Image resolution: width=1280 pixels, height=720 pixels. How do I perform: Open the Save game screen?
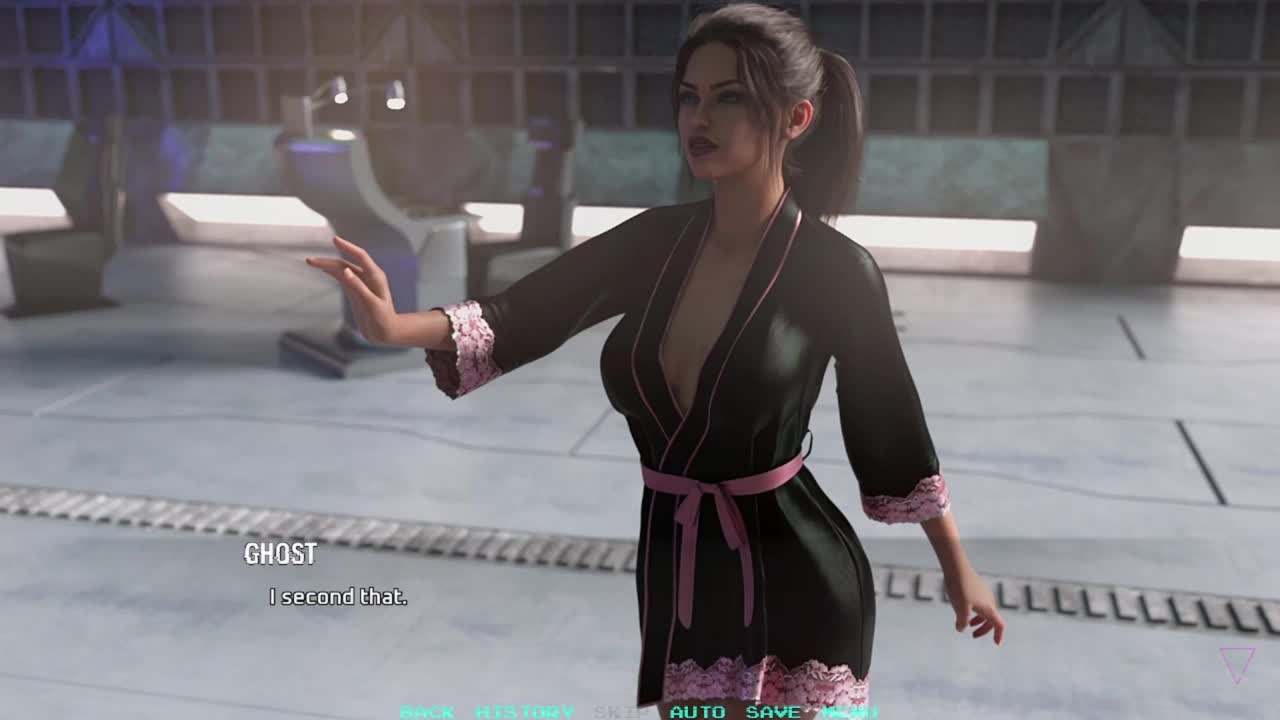(773, 712)
